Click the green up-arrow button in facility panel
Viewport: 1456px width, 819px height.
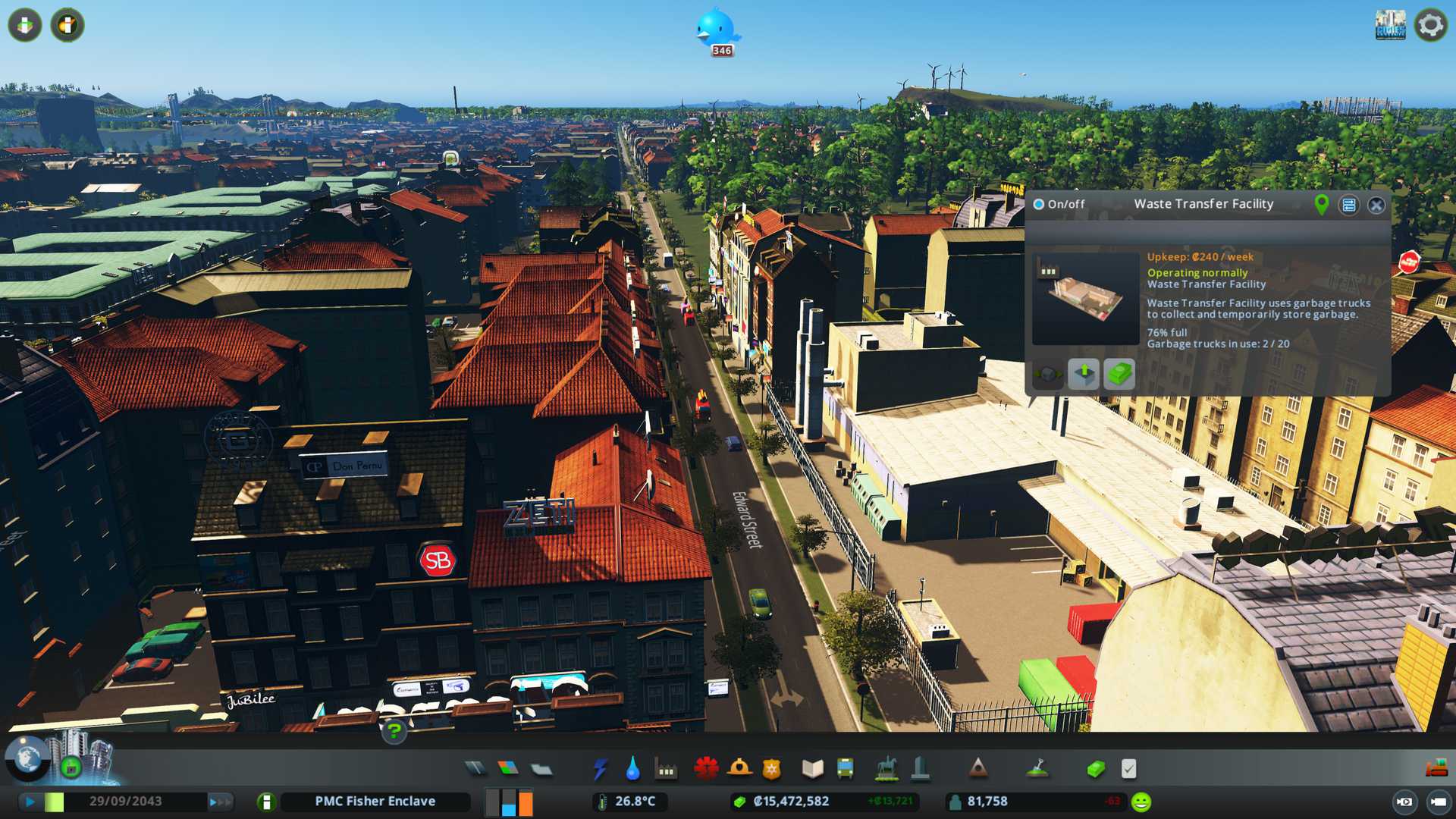pos(1084,373)
